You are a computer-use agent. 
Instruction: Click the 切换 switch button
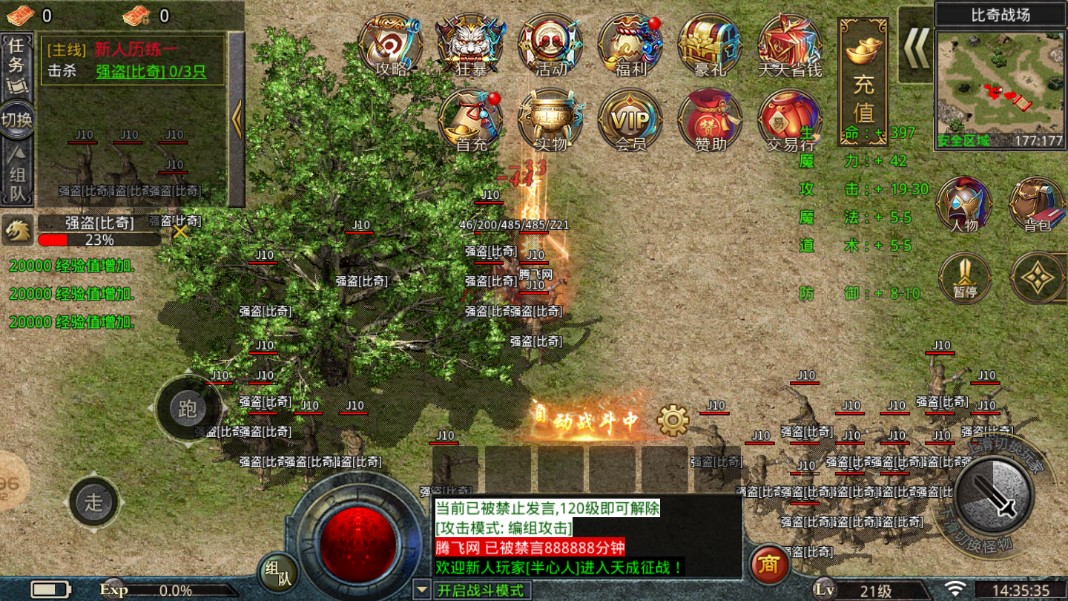16,119
